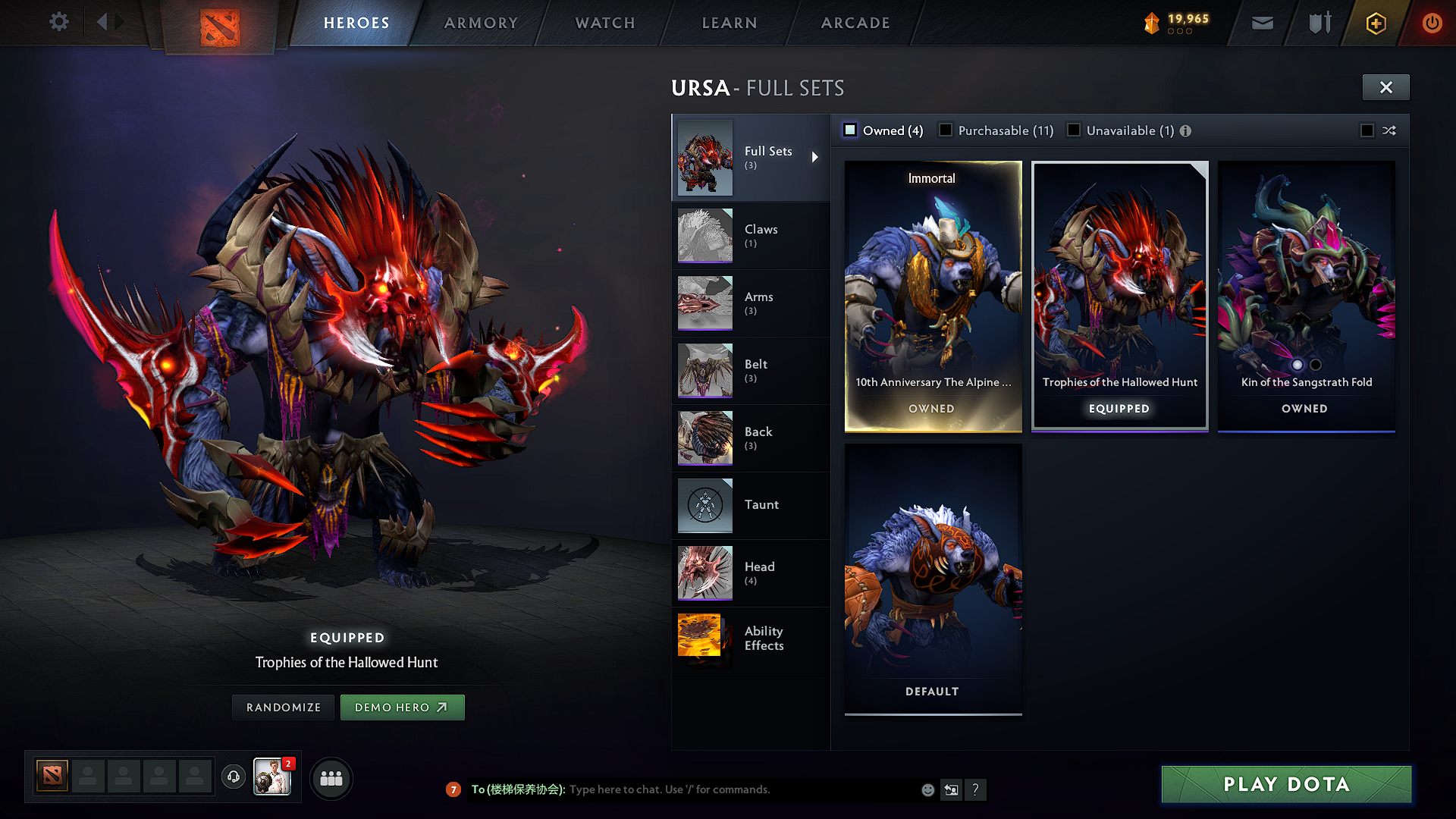
Task: Toggle the Owned filter checkbox
Action: (x=851, y=130)
